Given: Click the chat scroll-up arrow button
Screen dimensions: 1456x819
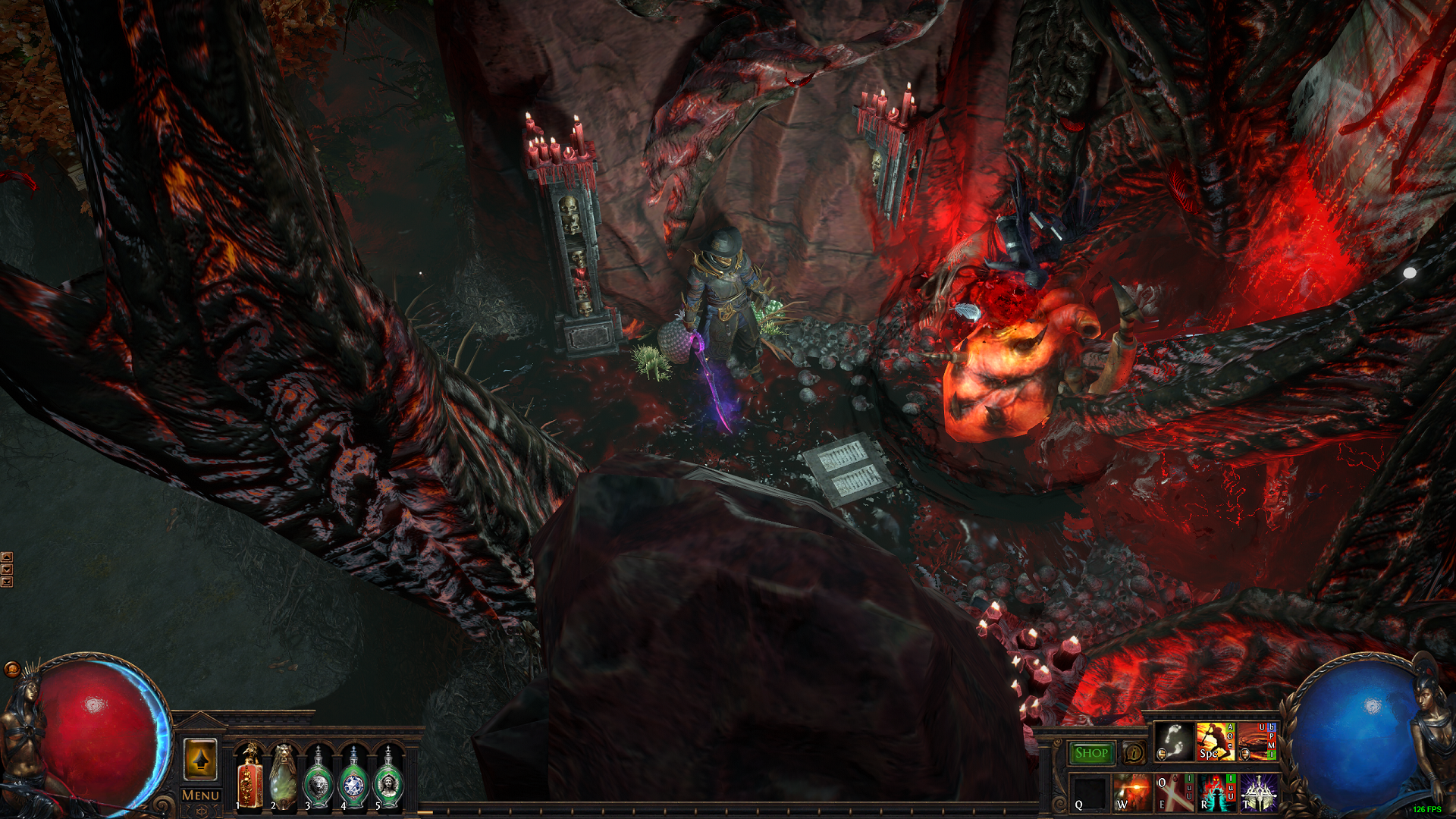Looking at the screenshot, I should [x=7, y=557].
